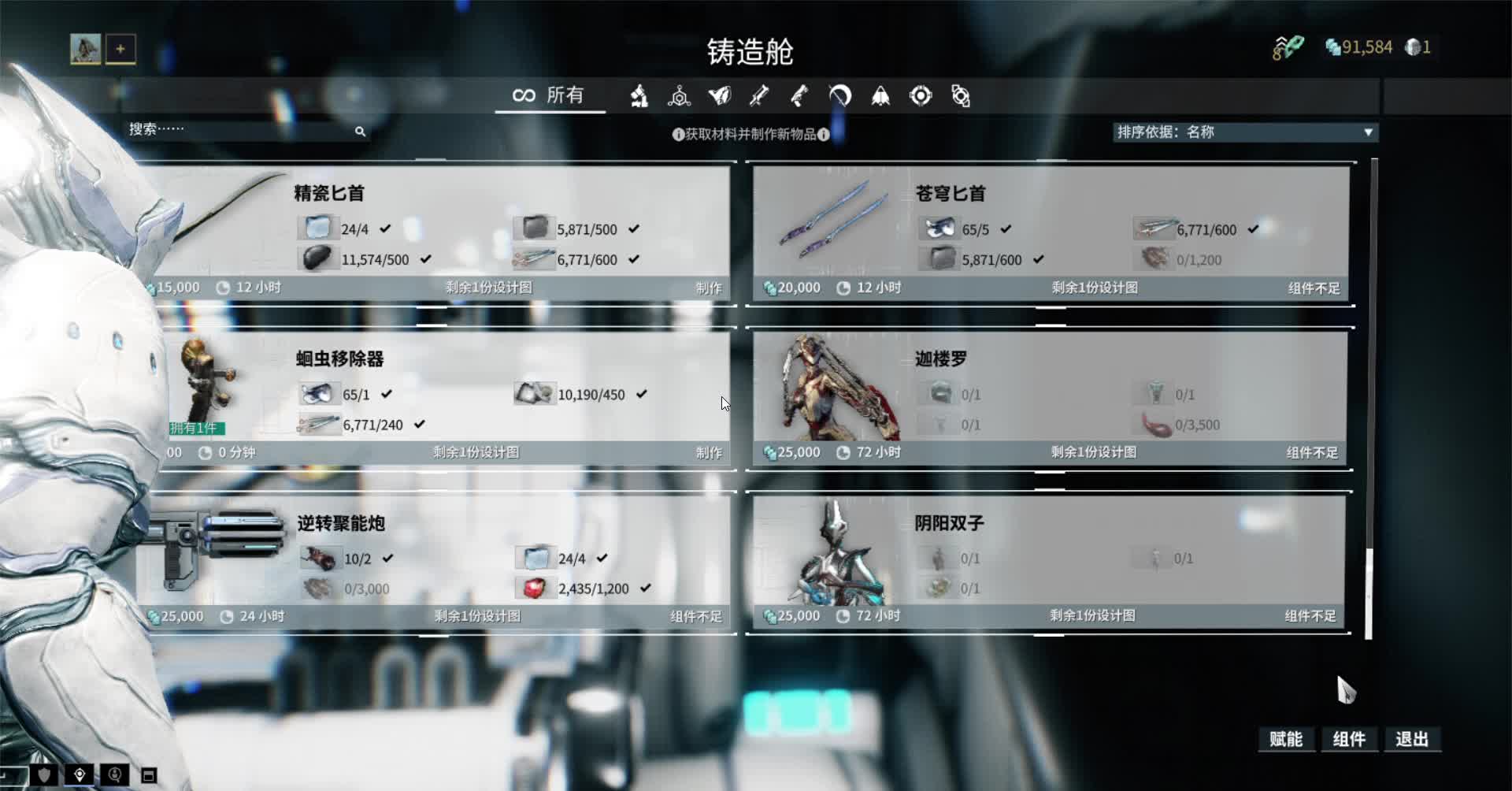
Task: Select the sentinel category icon
Action: point(921,95)
